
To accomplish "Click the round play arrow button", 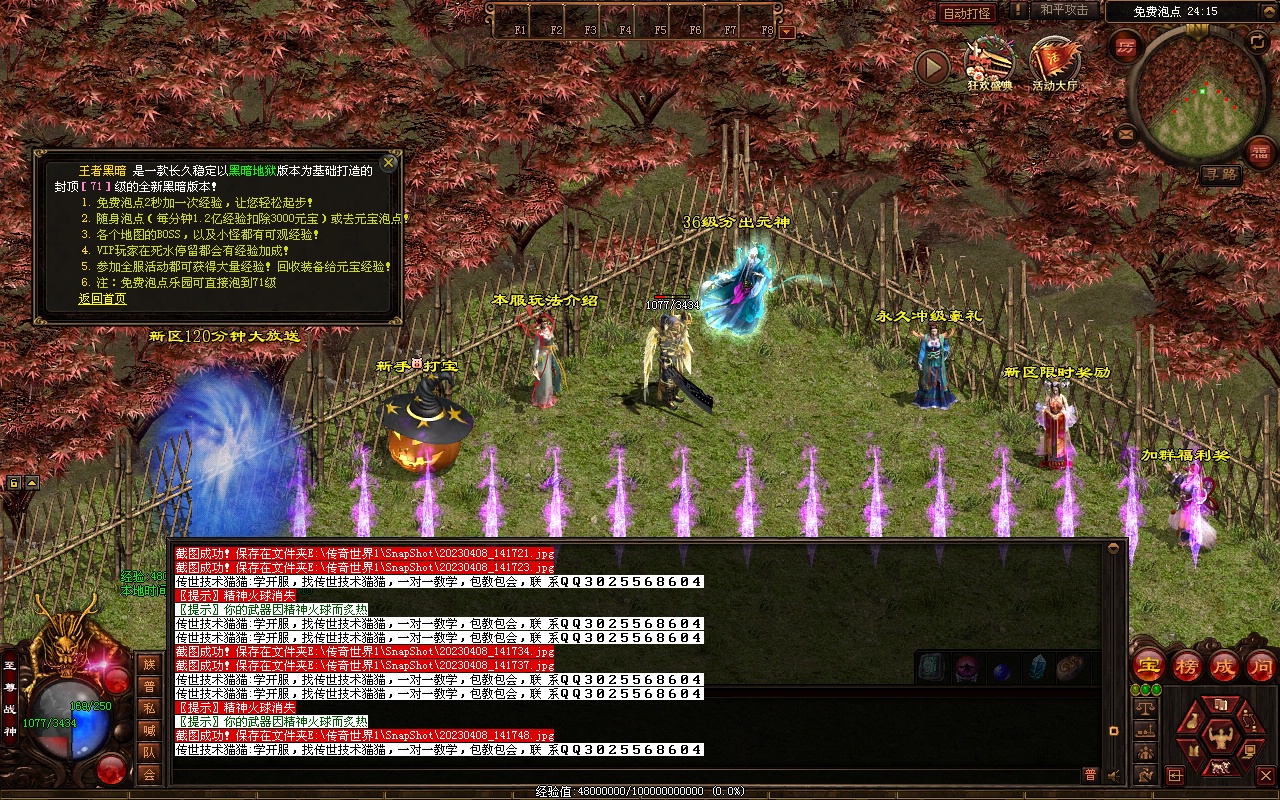I will (x=932, y=67).
